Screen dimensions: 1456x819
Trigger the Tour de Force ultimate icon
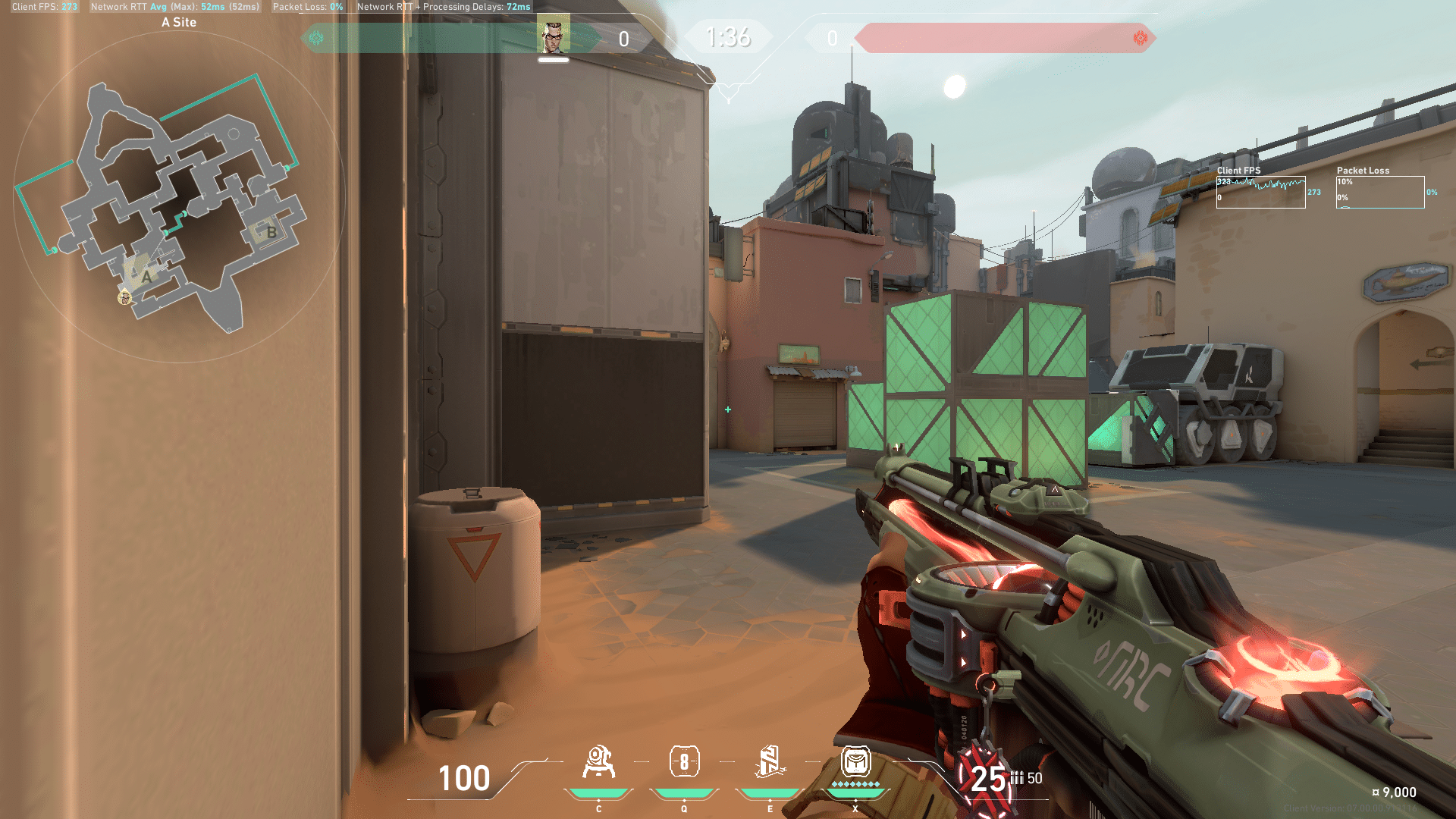[855, 761]
